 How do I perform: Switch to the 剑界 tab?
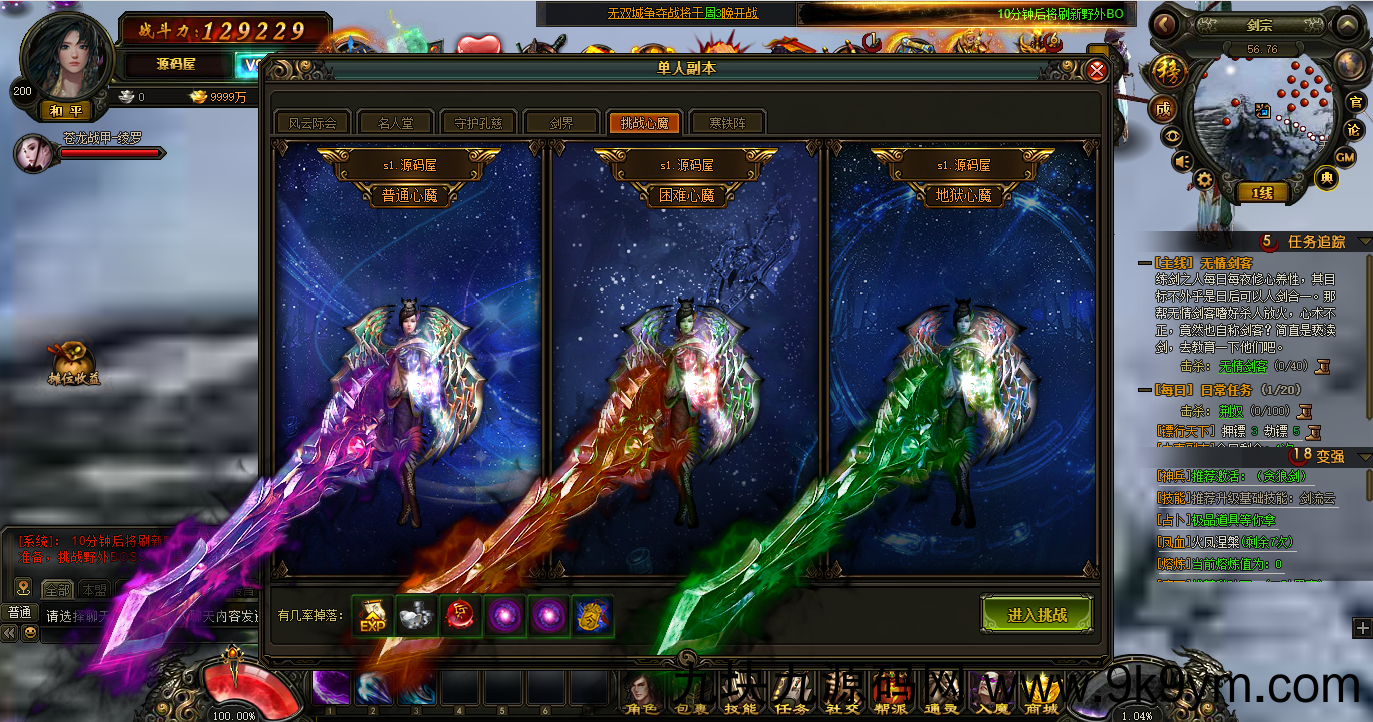pyautogui.click(x=560, y=123)
